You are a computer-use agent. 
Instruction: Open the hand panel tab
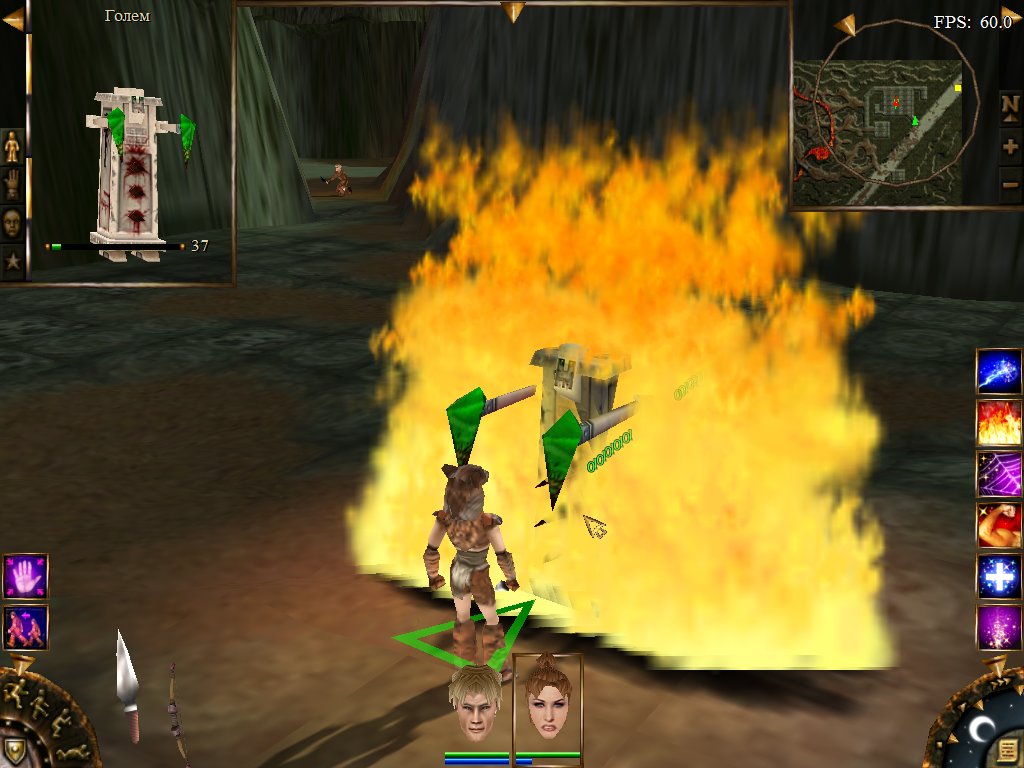[12, 185]
